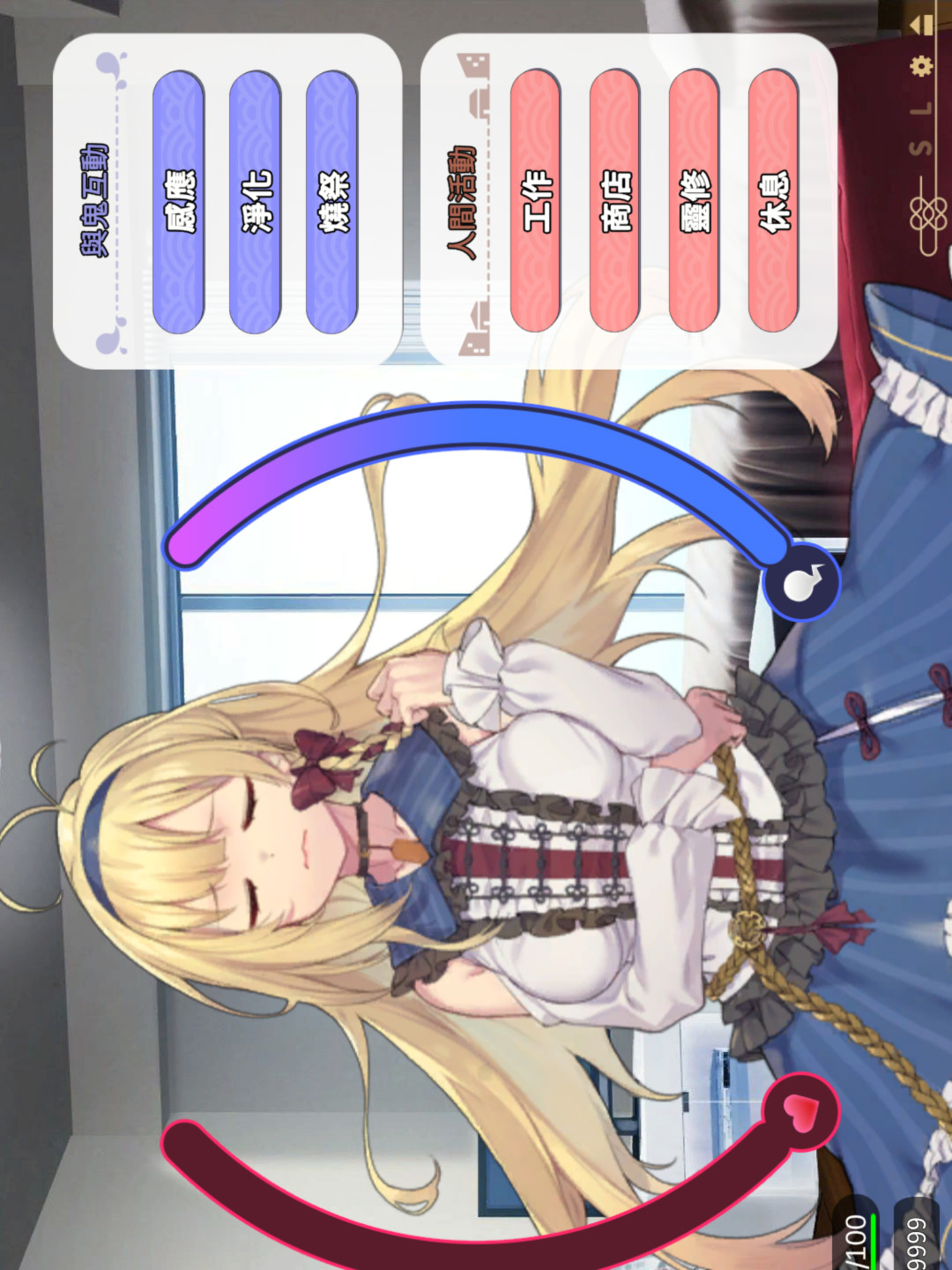Click the S save button

click(921, 147)
